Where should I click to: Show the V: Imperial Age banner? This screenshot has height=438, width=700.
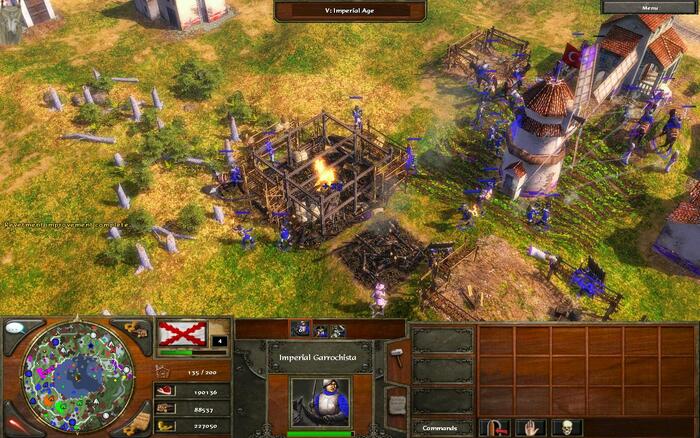click(350, 10)
